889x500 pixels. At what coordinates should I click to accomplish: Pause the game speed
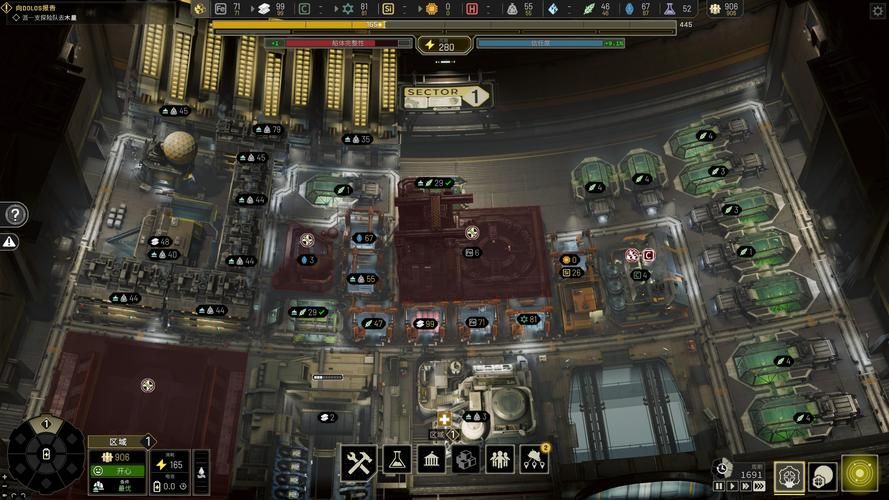coord(719,486)
